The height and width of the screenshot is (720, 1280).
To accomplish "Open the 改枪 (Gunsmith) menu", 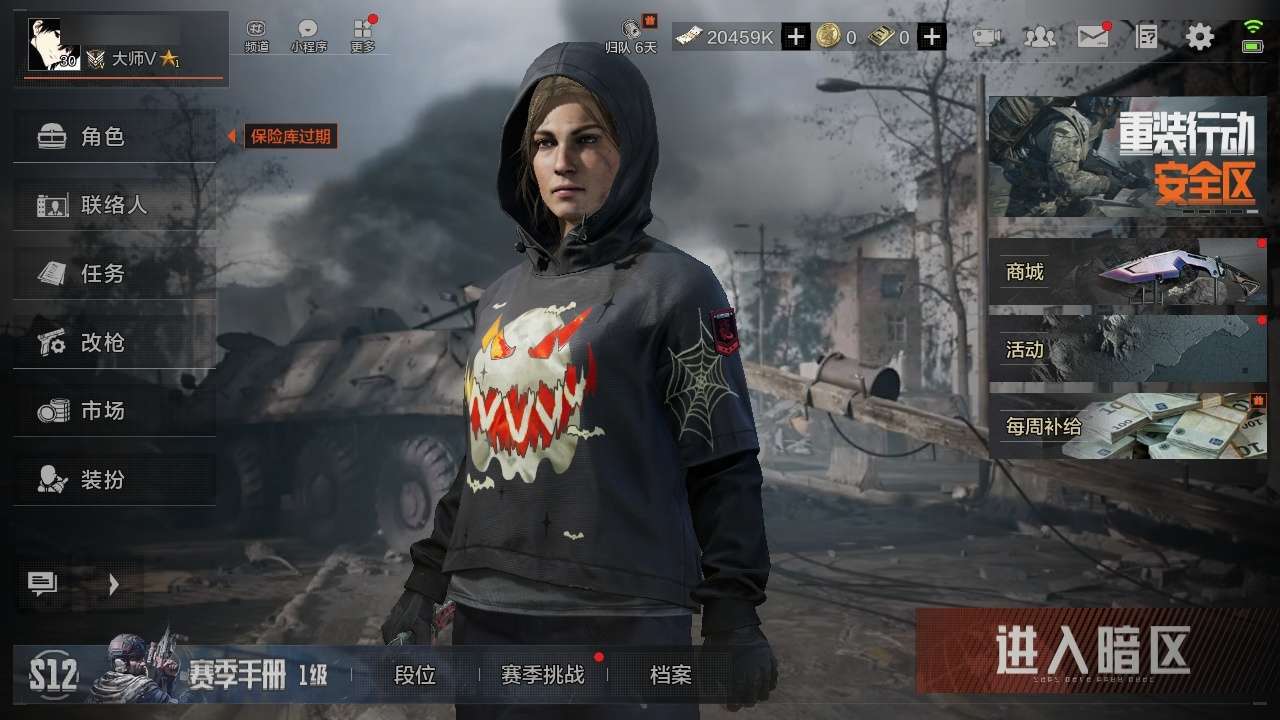I will 114,342.
